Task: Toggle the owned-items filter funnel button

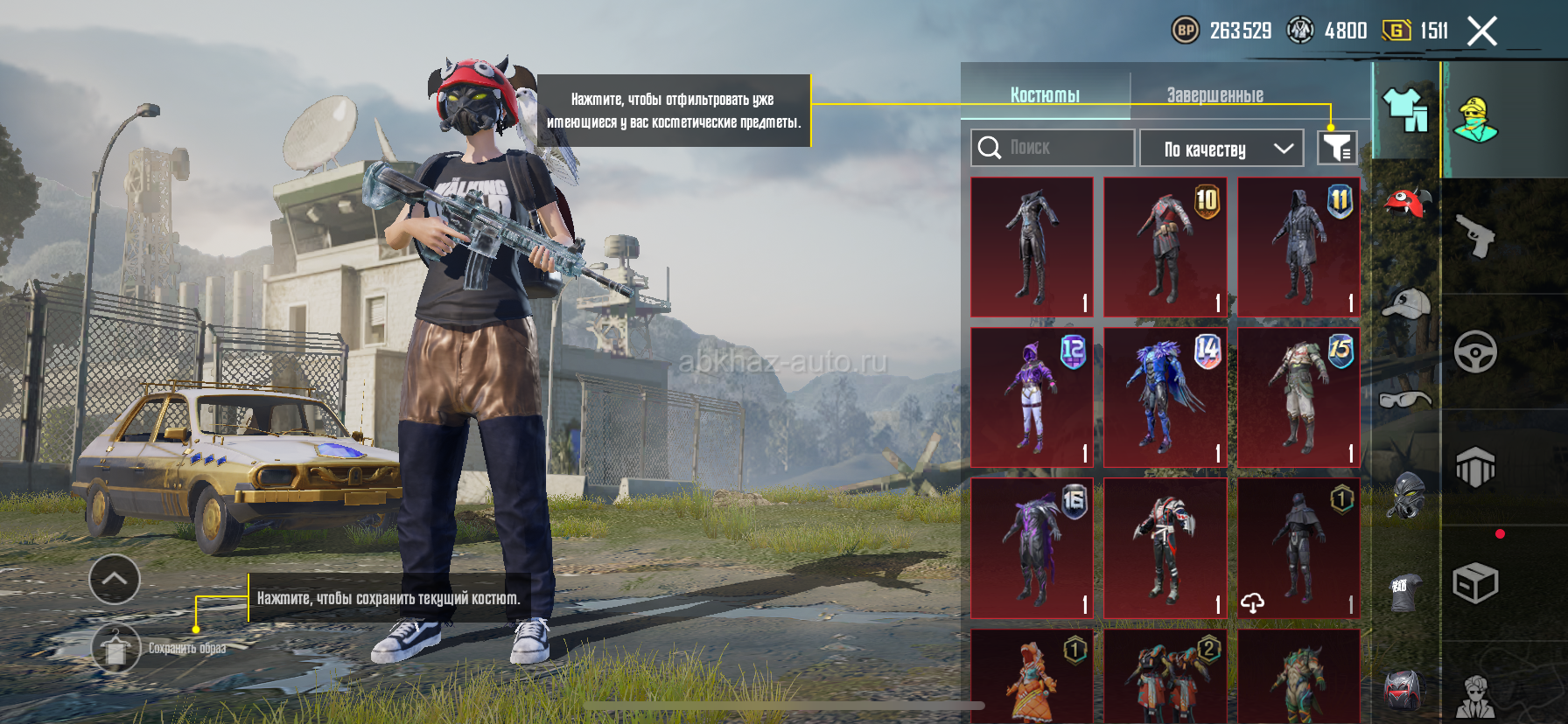Action: point(1337,148)
